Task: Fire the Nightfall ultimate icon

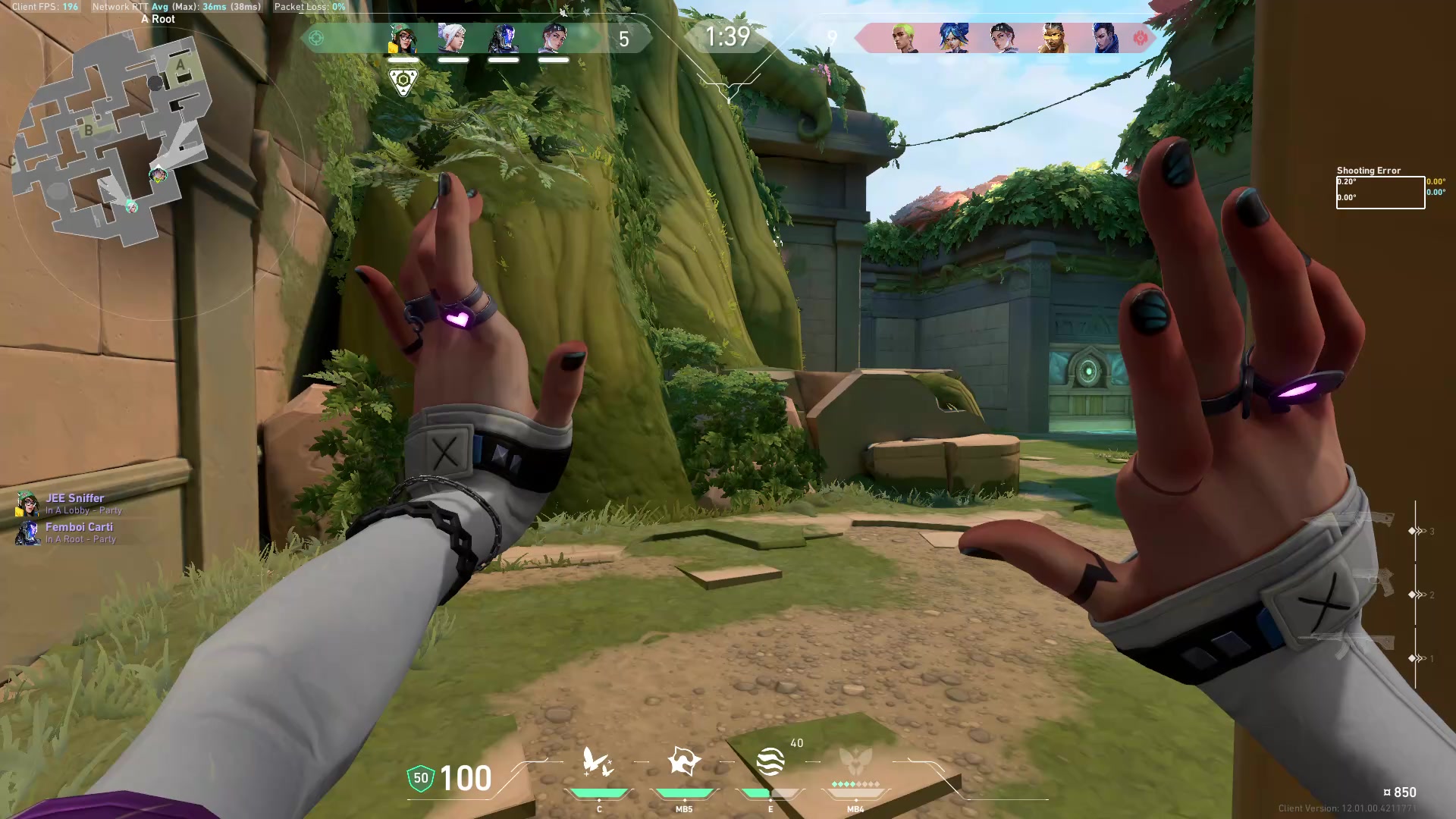Action: pos(854,762)
